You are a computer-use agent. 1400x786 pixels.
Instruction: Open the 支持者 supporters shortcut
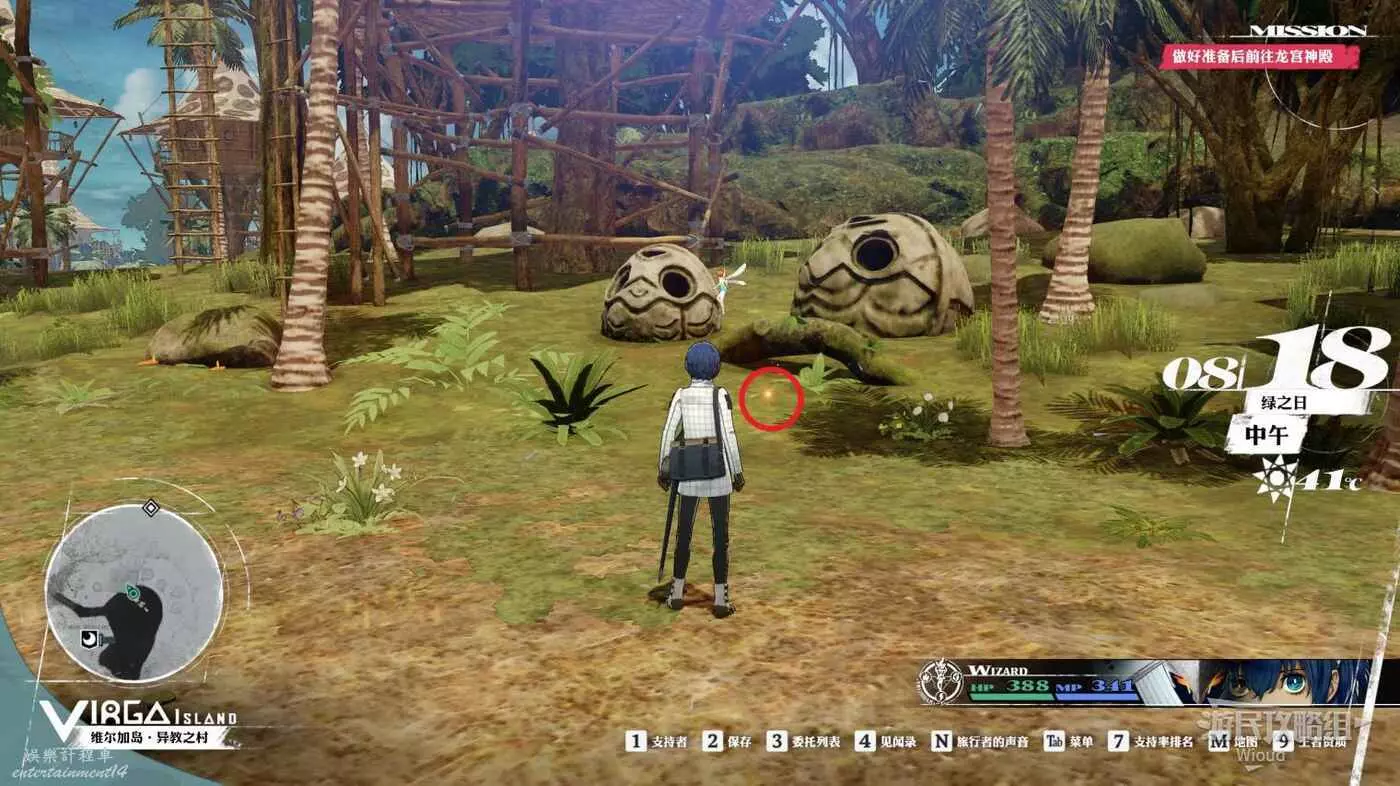pyautogui.click(x=658, y=741)
